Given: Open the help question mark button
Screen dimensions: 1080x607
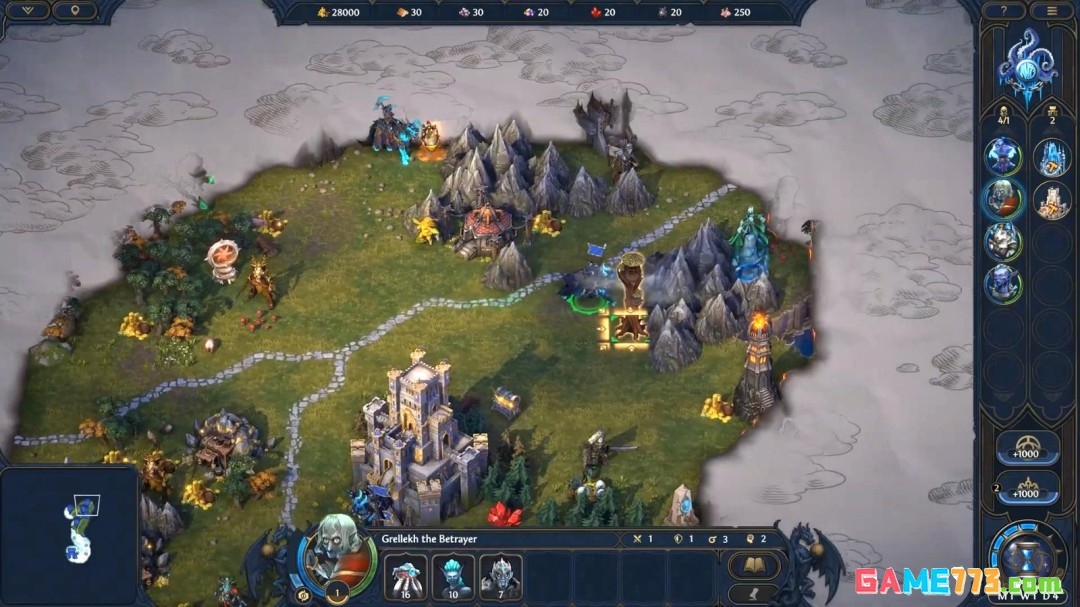Looking at the screenshot, I should tap(1004, 11).
